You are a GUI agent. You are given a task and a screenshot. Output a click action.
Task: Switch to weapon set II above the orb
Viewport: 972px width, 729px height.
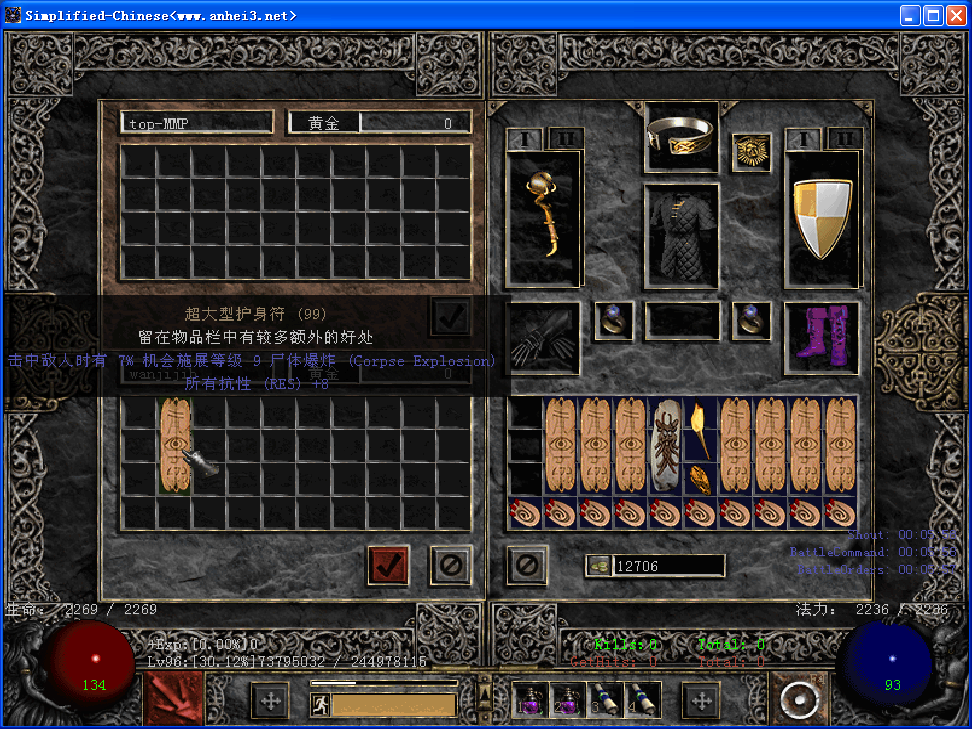click(x=566, y=139)
